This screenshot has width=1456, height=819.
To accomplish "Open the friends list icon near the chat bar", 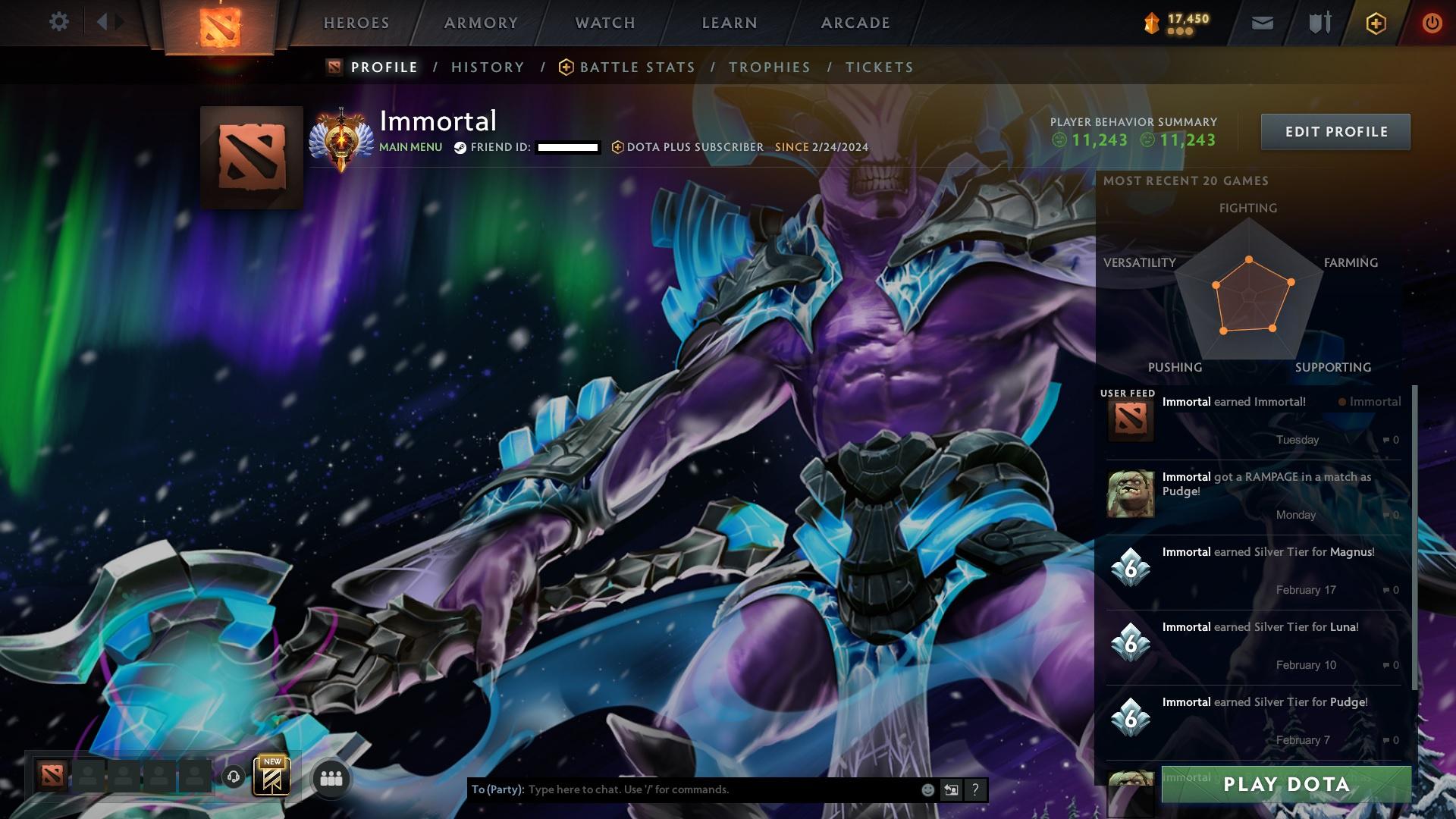I will pos(331,777).
